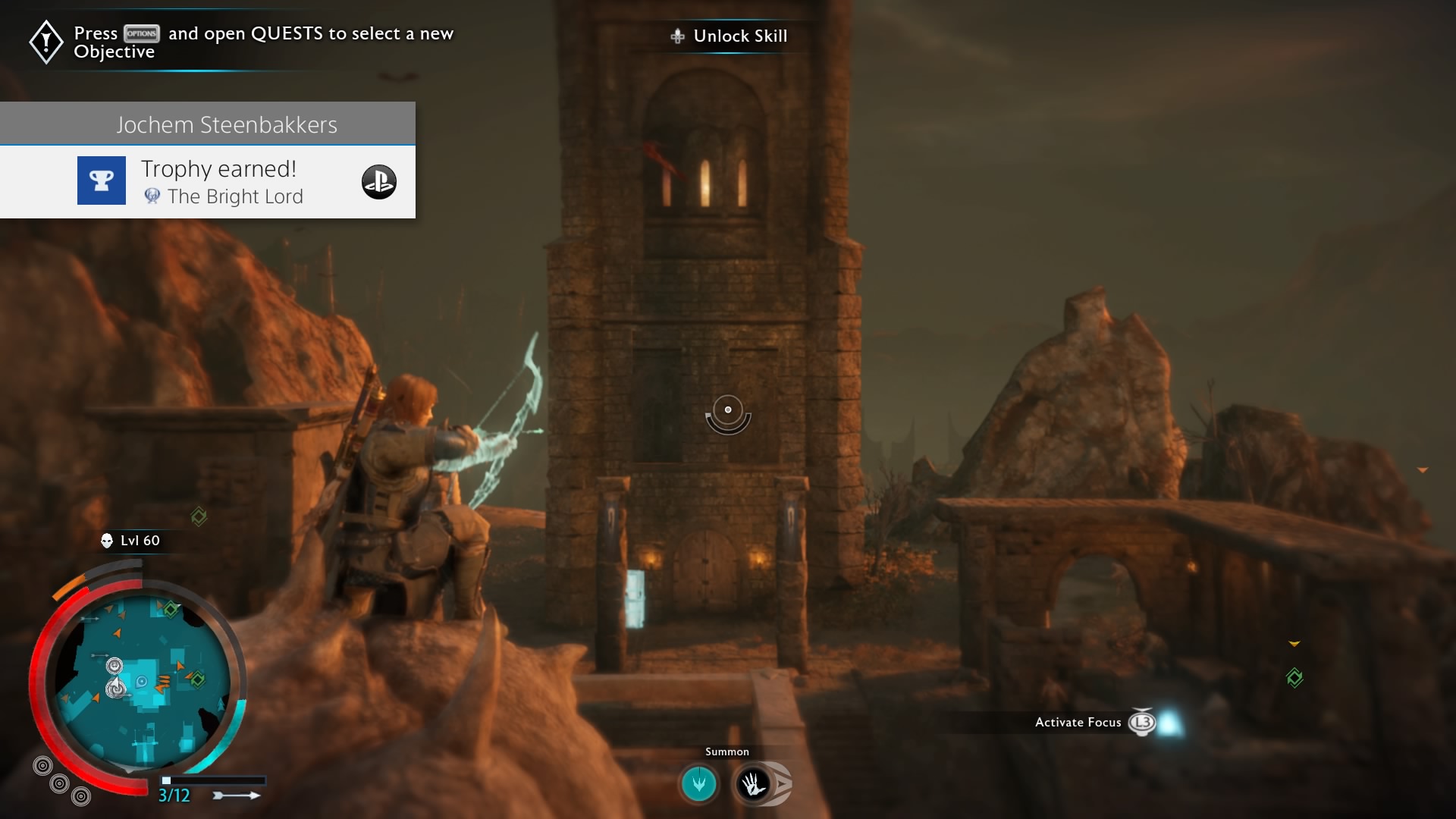Click the trophy cup icon in notification
Image resolution: width=1456 pixels, height=819 pixels.
click(101, 180)
